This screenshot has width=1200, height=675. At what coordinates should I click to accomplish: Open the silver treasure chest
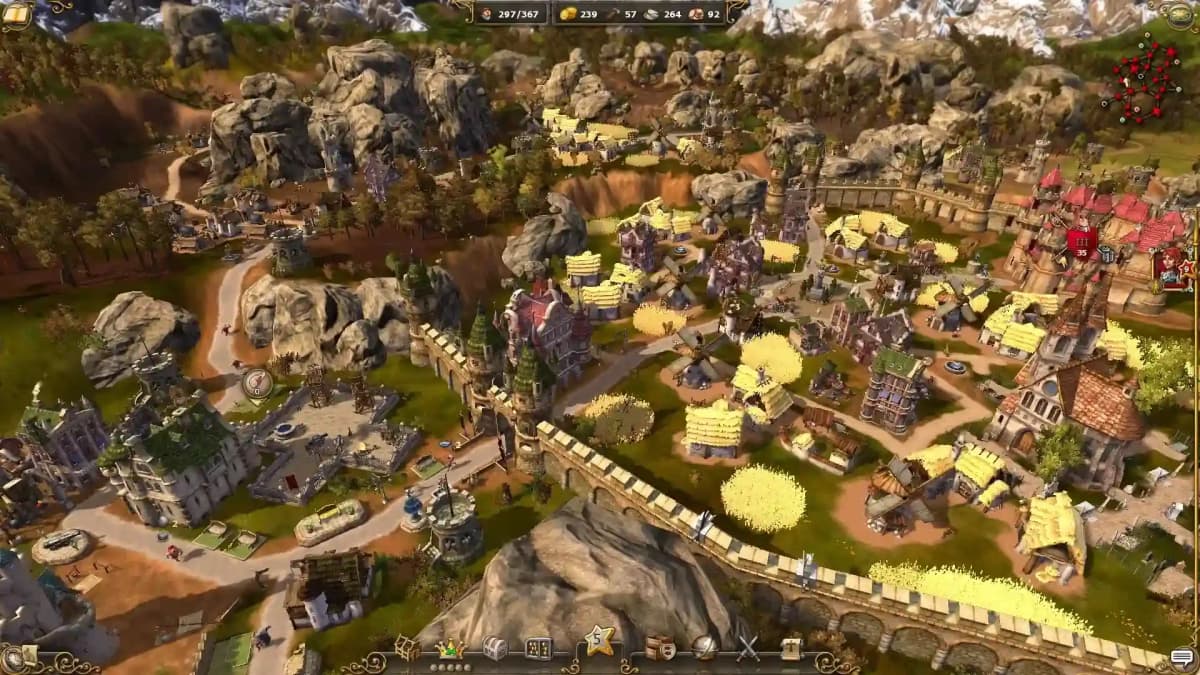(495, 648)
